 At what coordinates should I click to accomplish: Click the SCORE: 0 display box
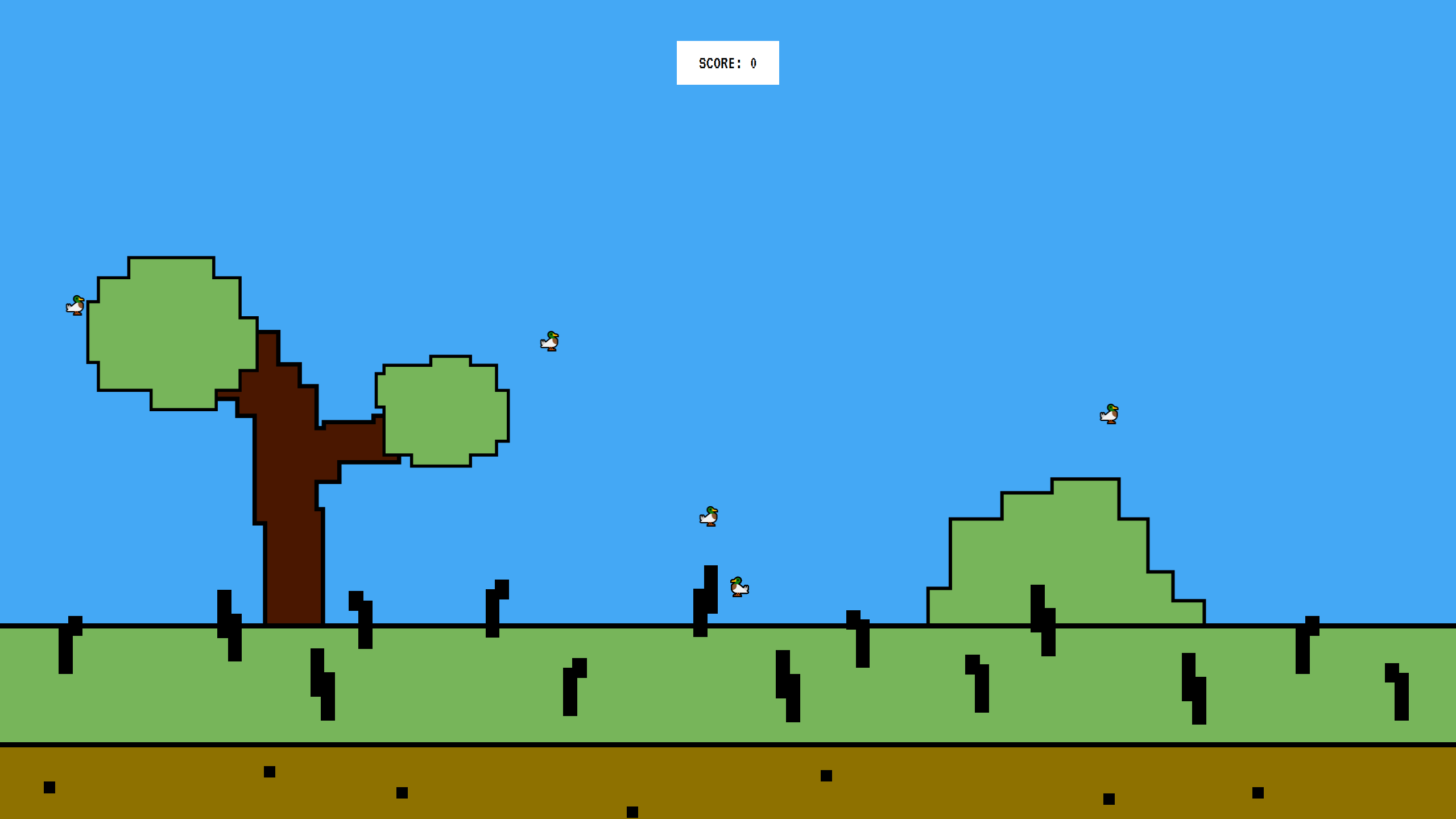(x=727, y=63)
